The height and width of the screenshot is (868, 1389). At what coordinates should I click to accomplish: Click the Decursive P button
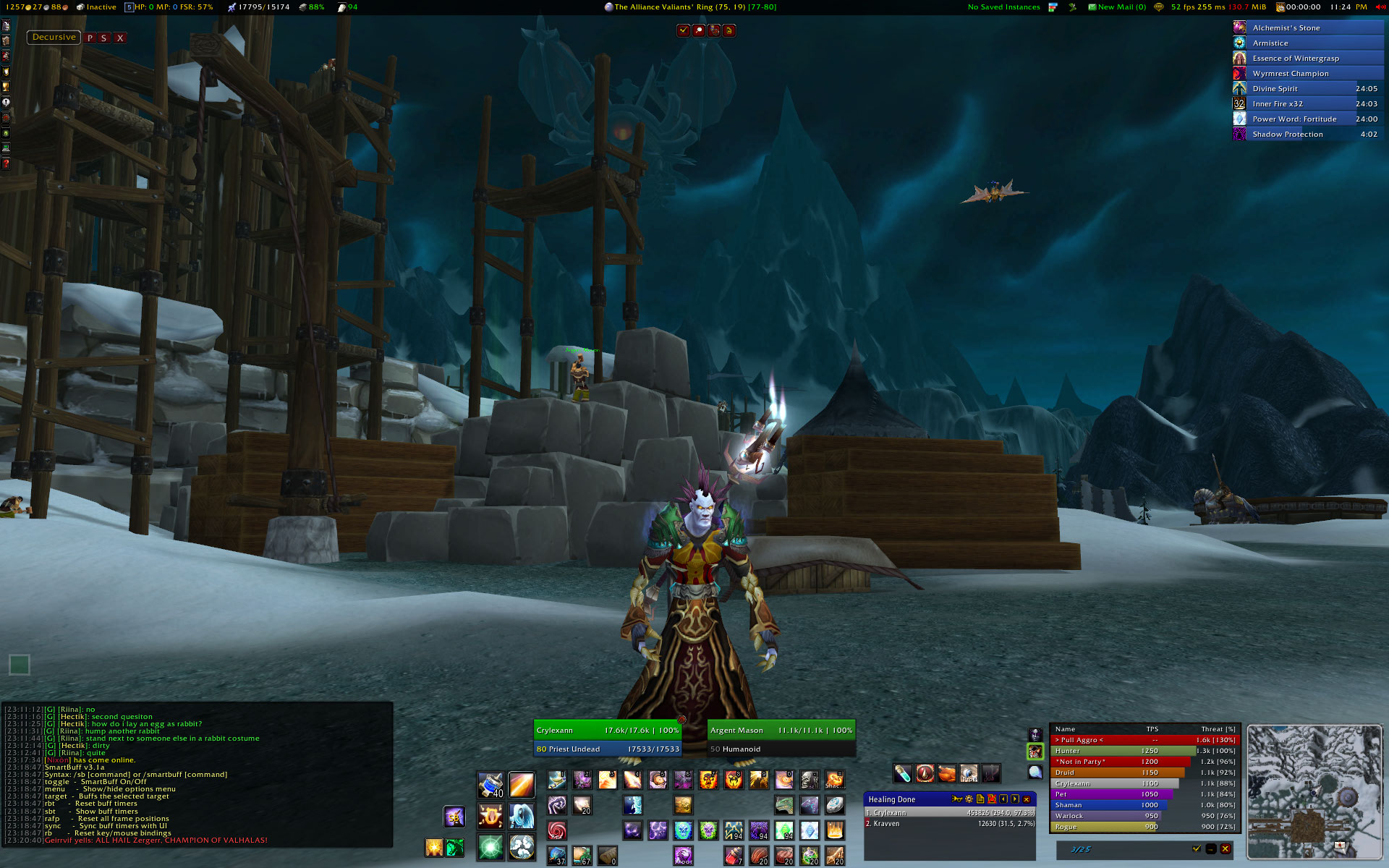90,38
